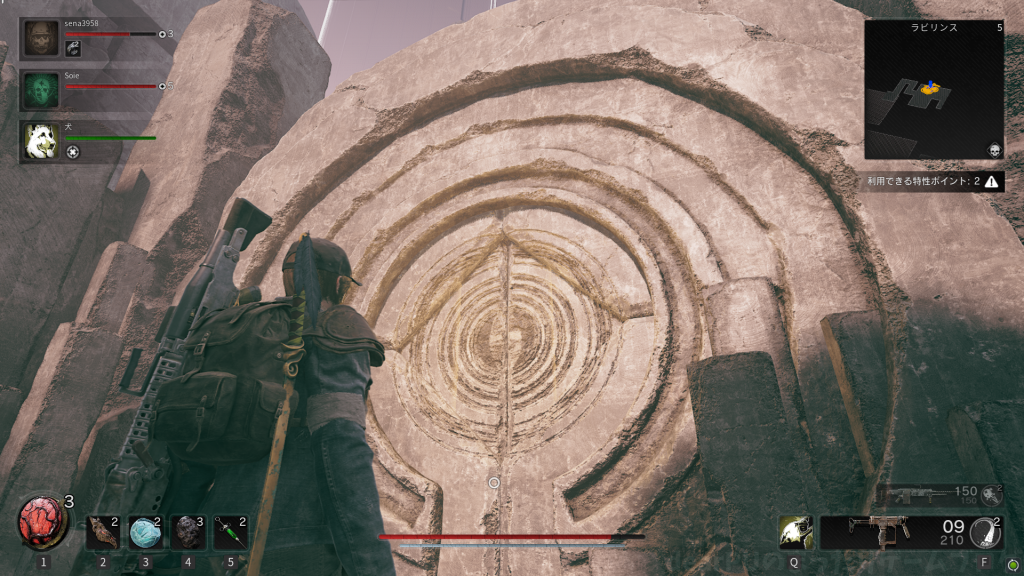Viewport: 1024px width, 576px height.
Task: Select the brown root consumable slot
Action: pyautogui.click(x=102, y=533)
